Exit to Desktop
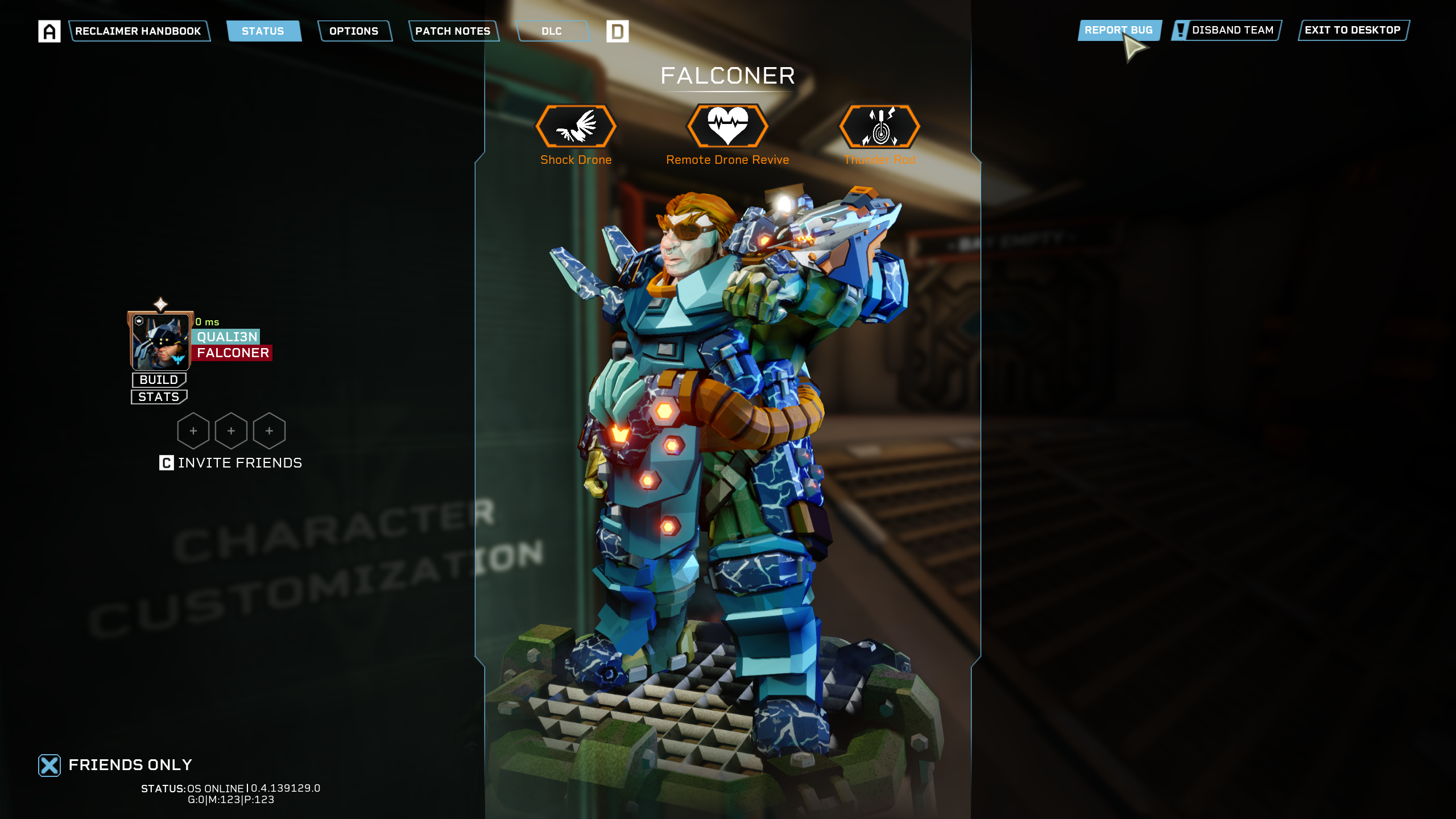Screen dimensions: 1456x819 tap(1352, 30)
